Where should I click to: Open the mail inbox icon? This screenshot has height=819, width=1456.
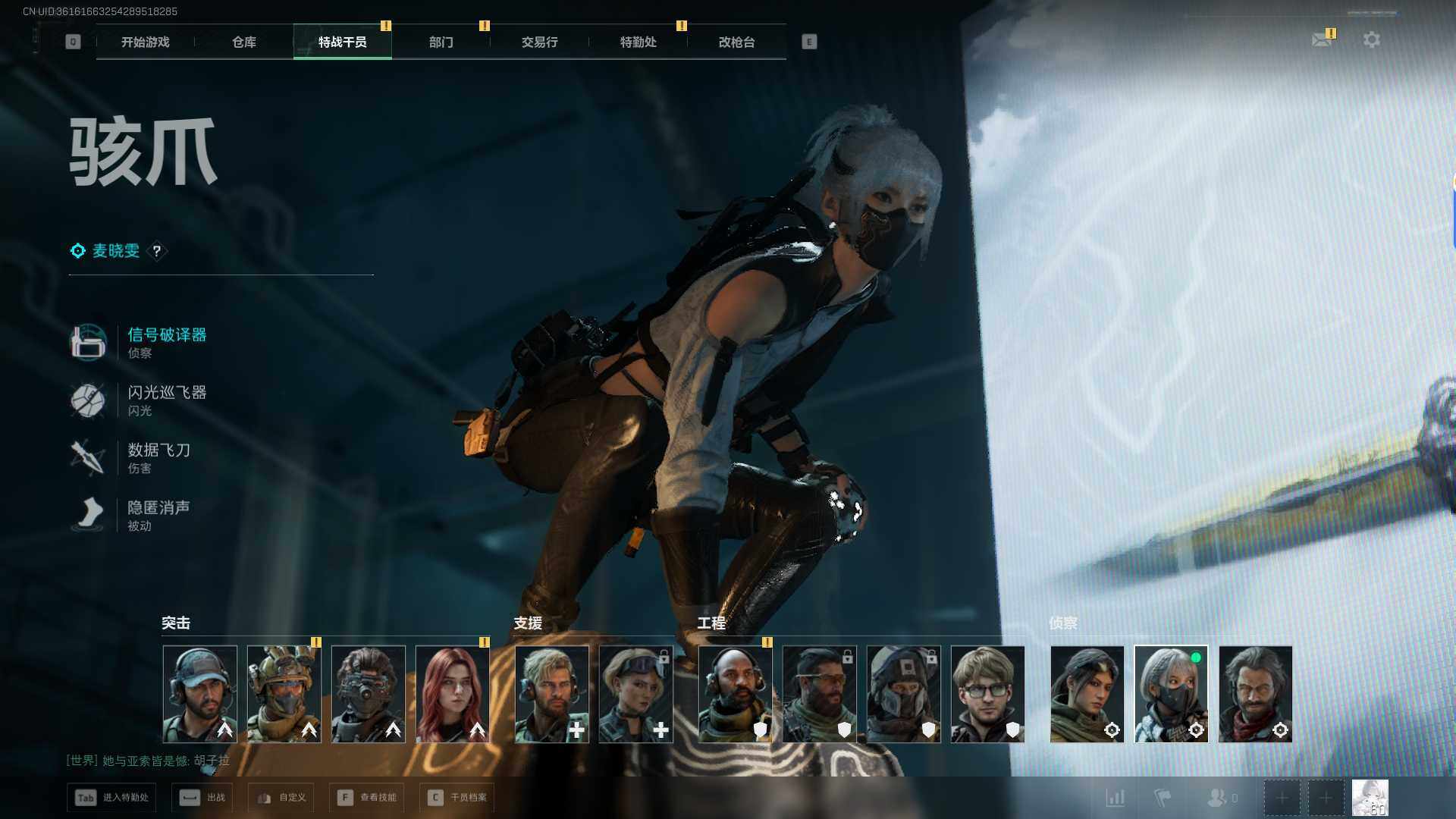[x=1322, y=39]
